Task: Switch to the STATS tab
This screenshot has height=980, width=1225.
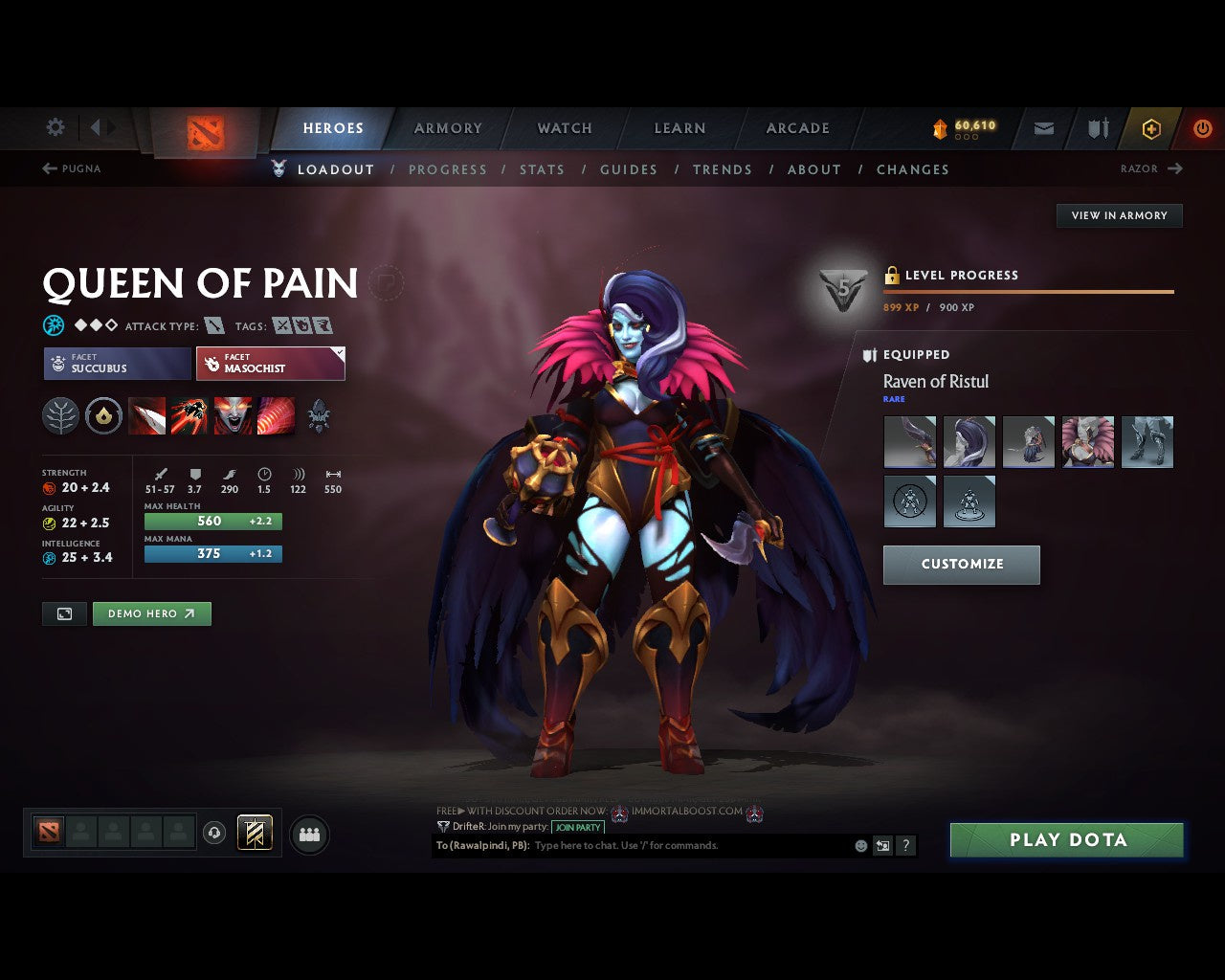Action: pyautogui.click(x=543, y=169)
